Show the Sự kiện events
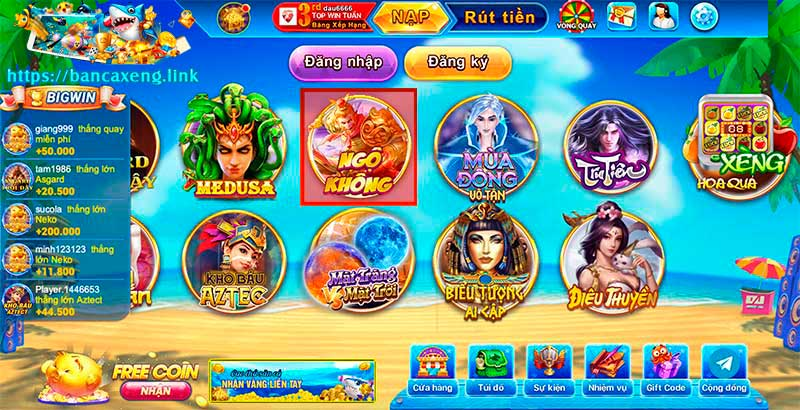The width and height of the screenshot is (800, 410). (549, 371)
